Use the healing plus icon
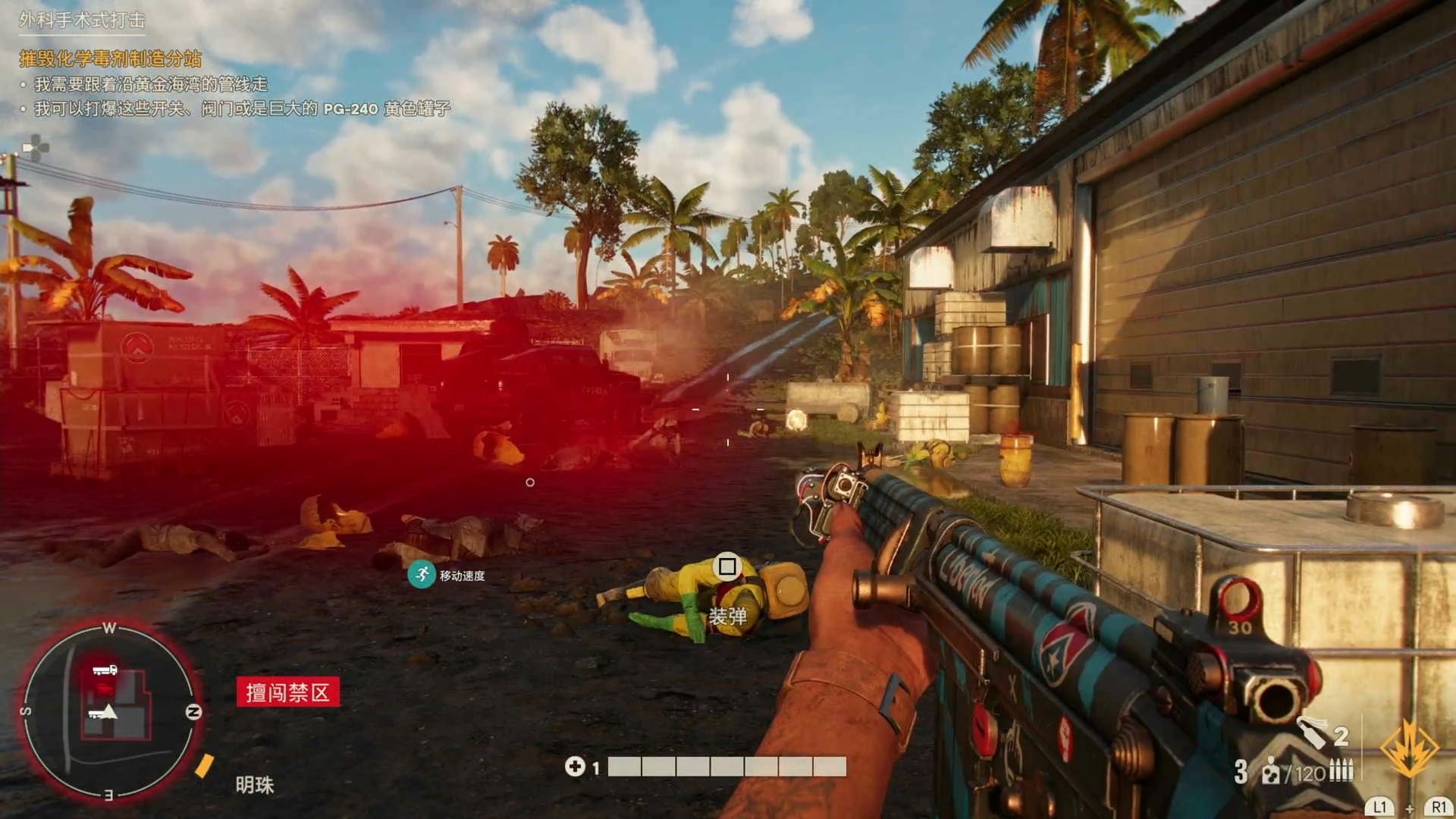 574,767
